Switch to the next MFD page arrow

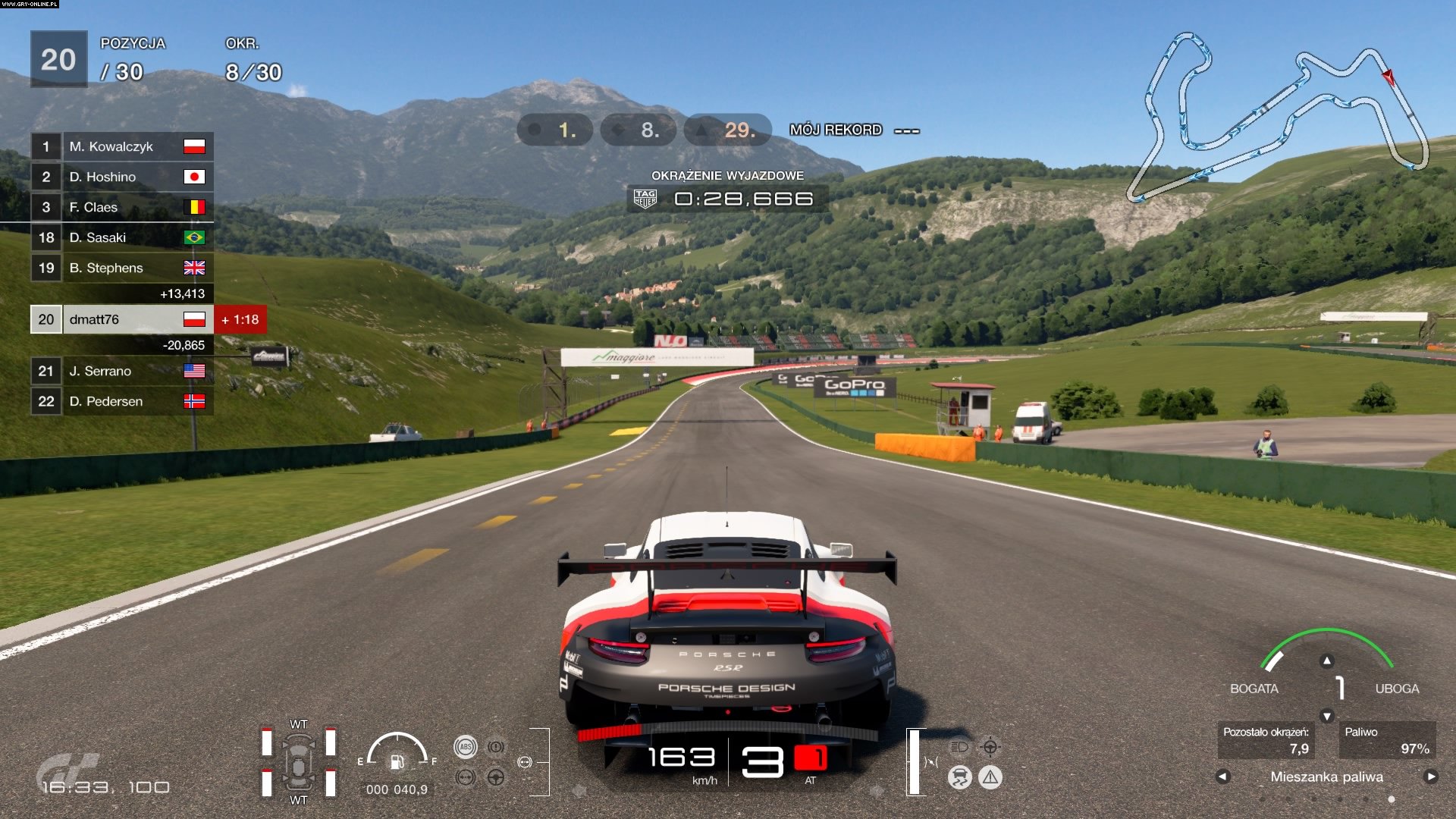[1431, 777]
